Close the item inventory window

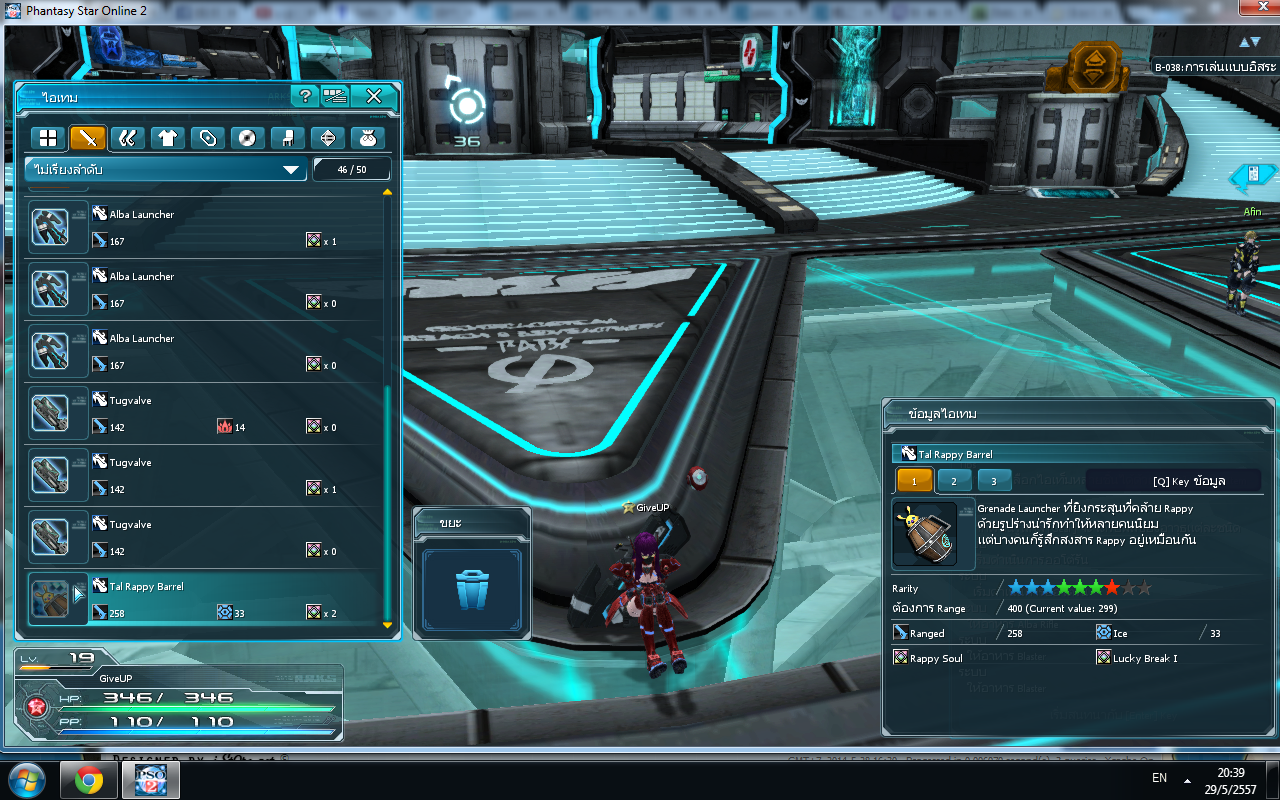point(374,96)
